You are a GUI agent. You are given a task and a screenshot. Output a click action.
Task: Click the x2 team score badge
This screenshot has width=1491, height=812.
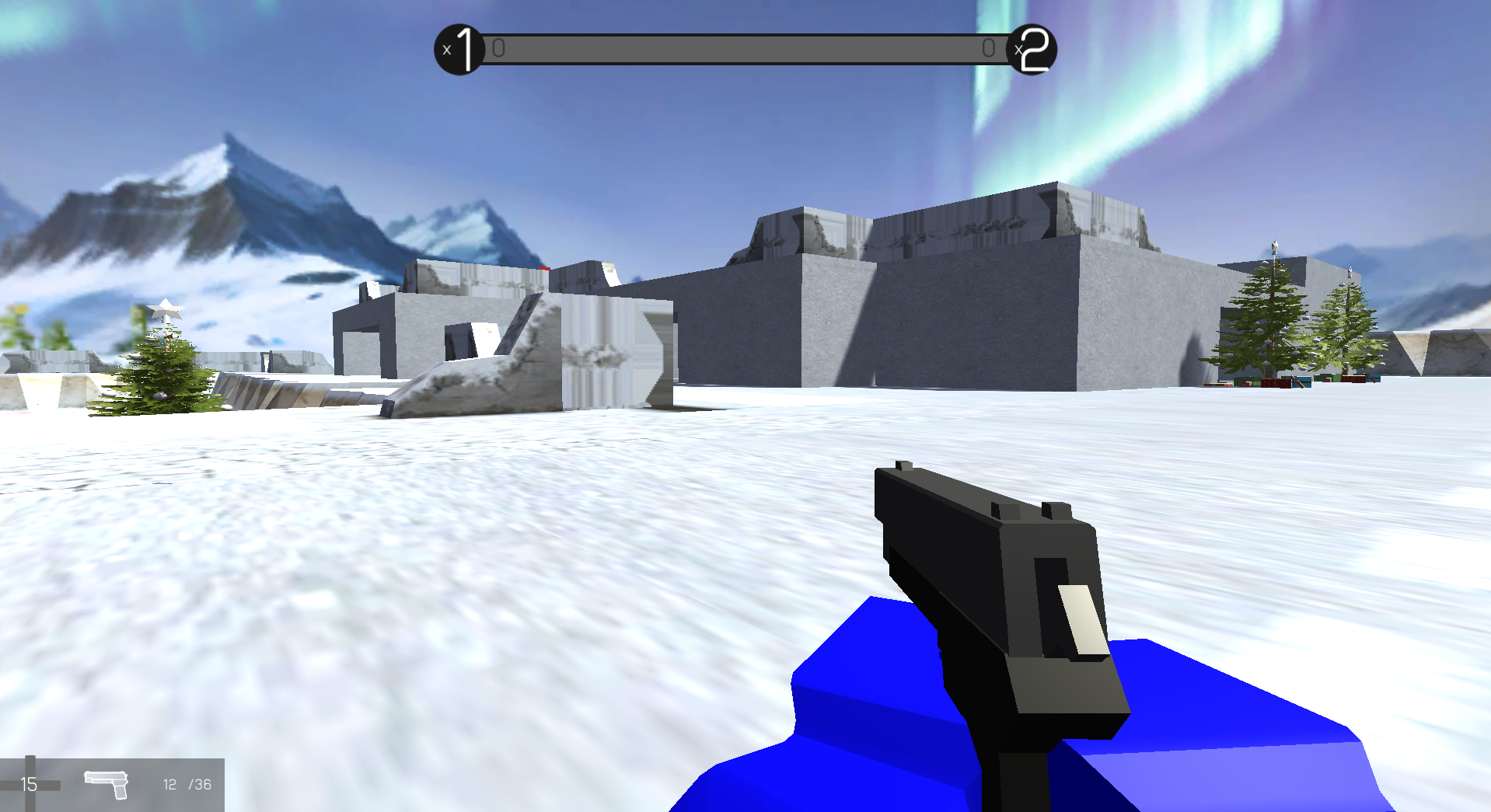[1032, 48]
